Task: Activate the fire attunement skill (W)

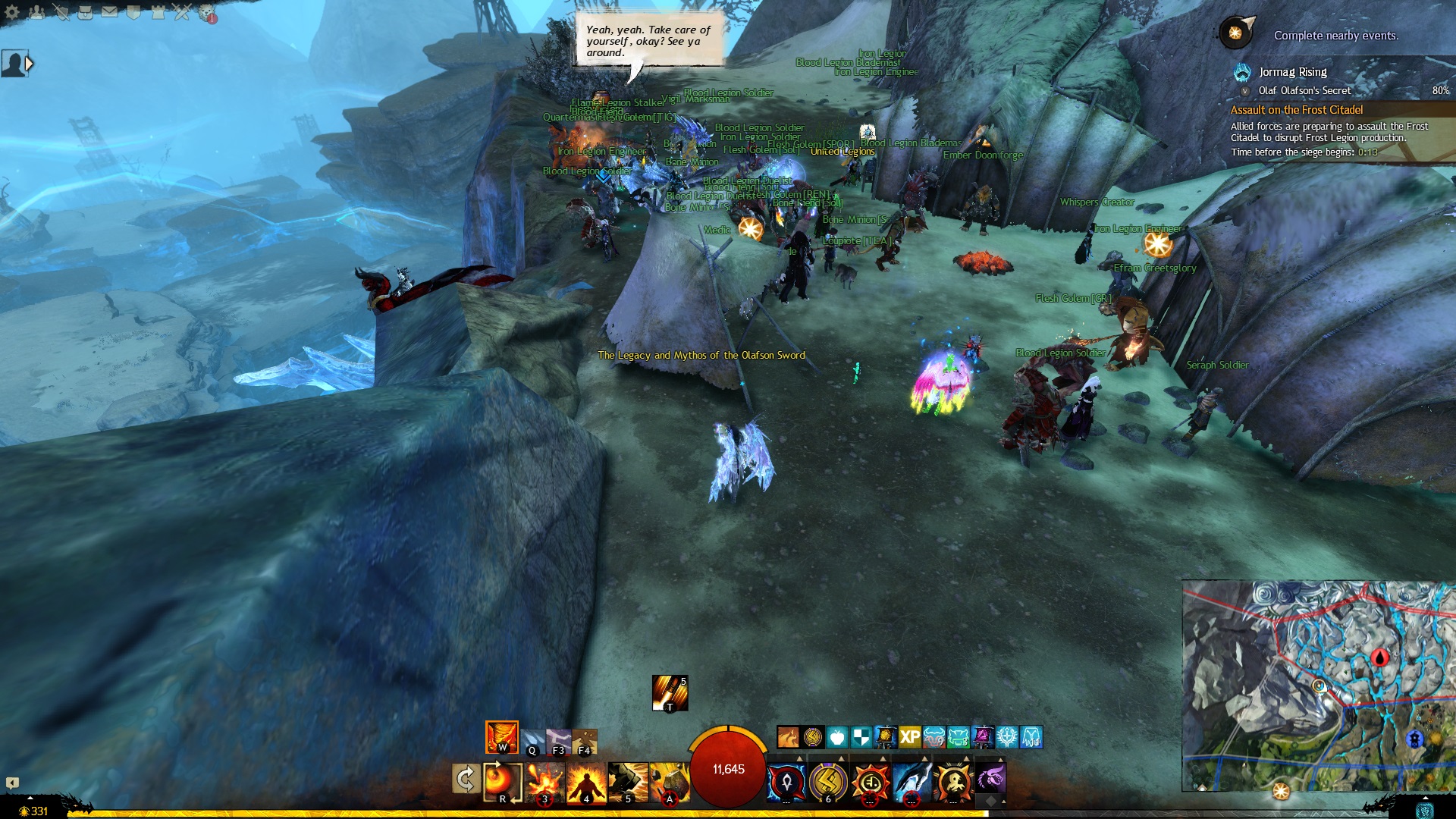Action: click(x=501, y=737)
